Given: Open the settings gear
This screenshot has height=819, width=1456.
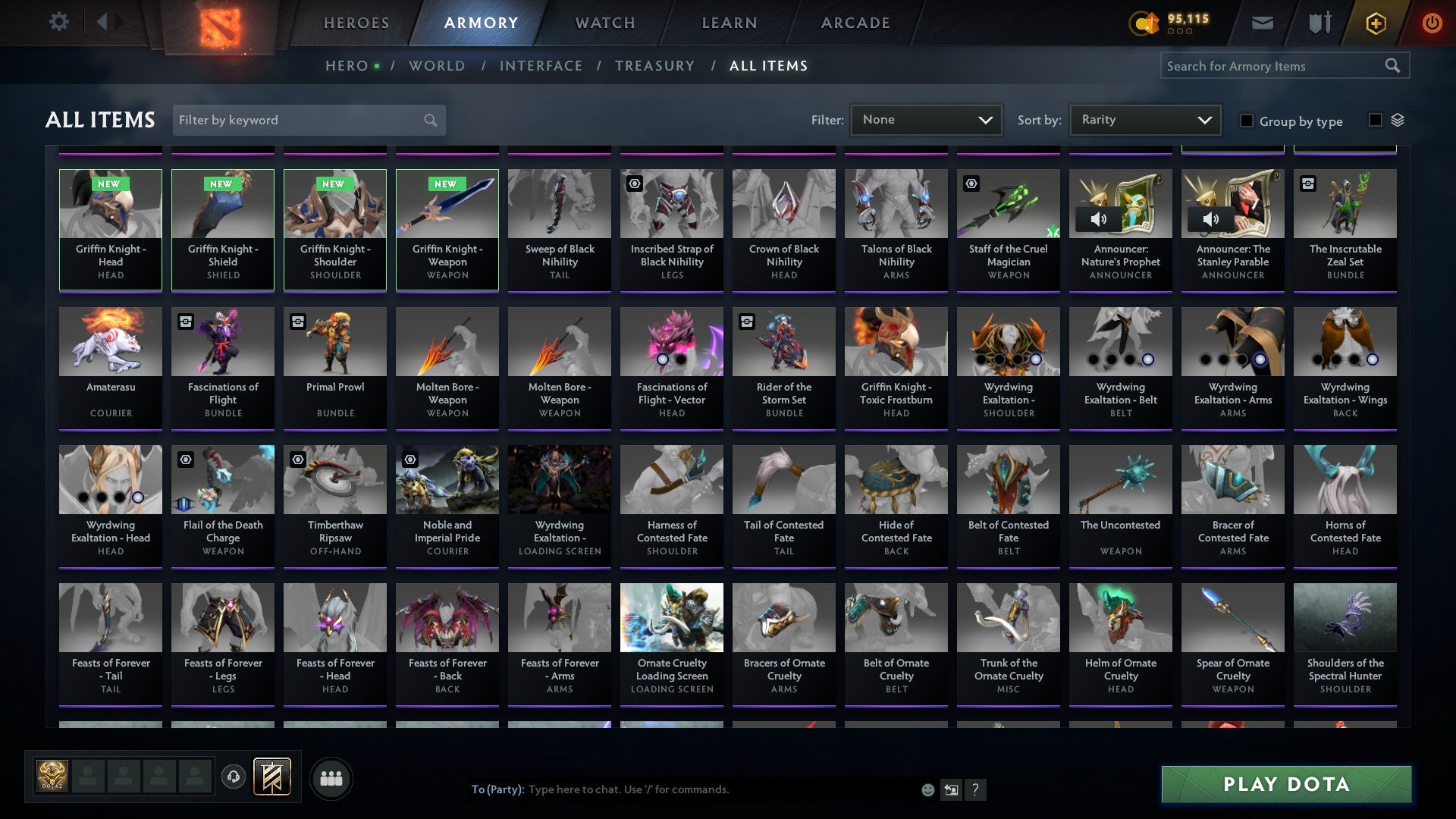Looking at the screenshot, I should coord(58,22).
